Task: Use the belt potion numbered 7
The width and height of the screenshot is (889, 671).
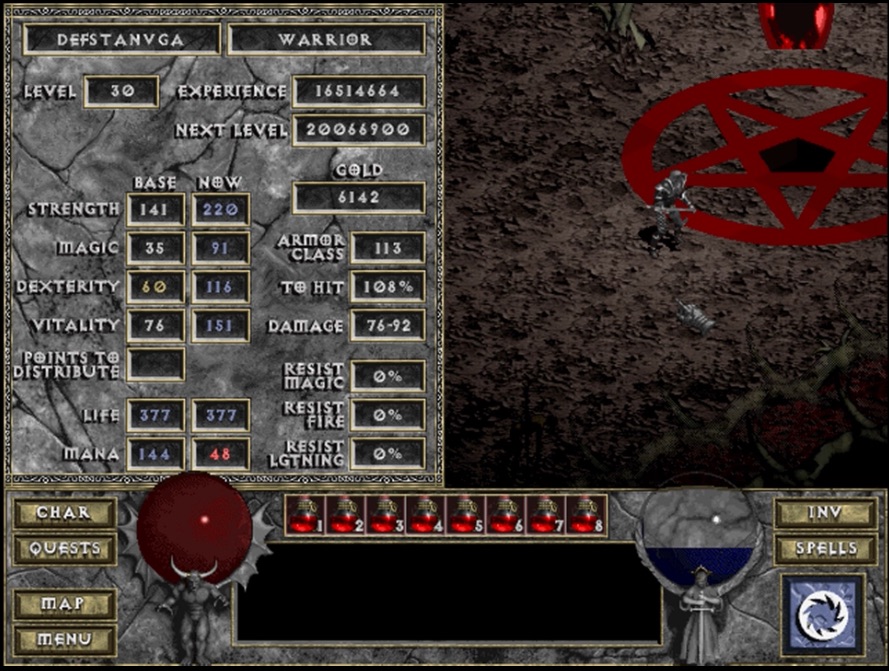Action: pos(543,514)
